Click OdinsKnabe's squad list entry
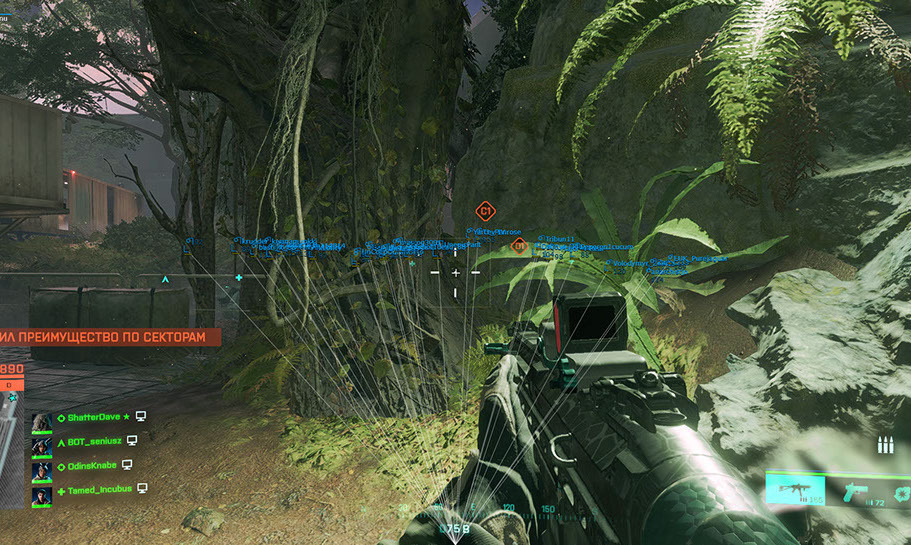The width and height of the screenshot is (911, 545). [x=90, y=465]
